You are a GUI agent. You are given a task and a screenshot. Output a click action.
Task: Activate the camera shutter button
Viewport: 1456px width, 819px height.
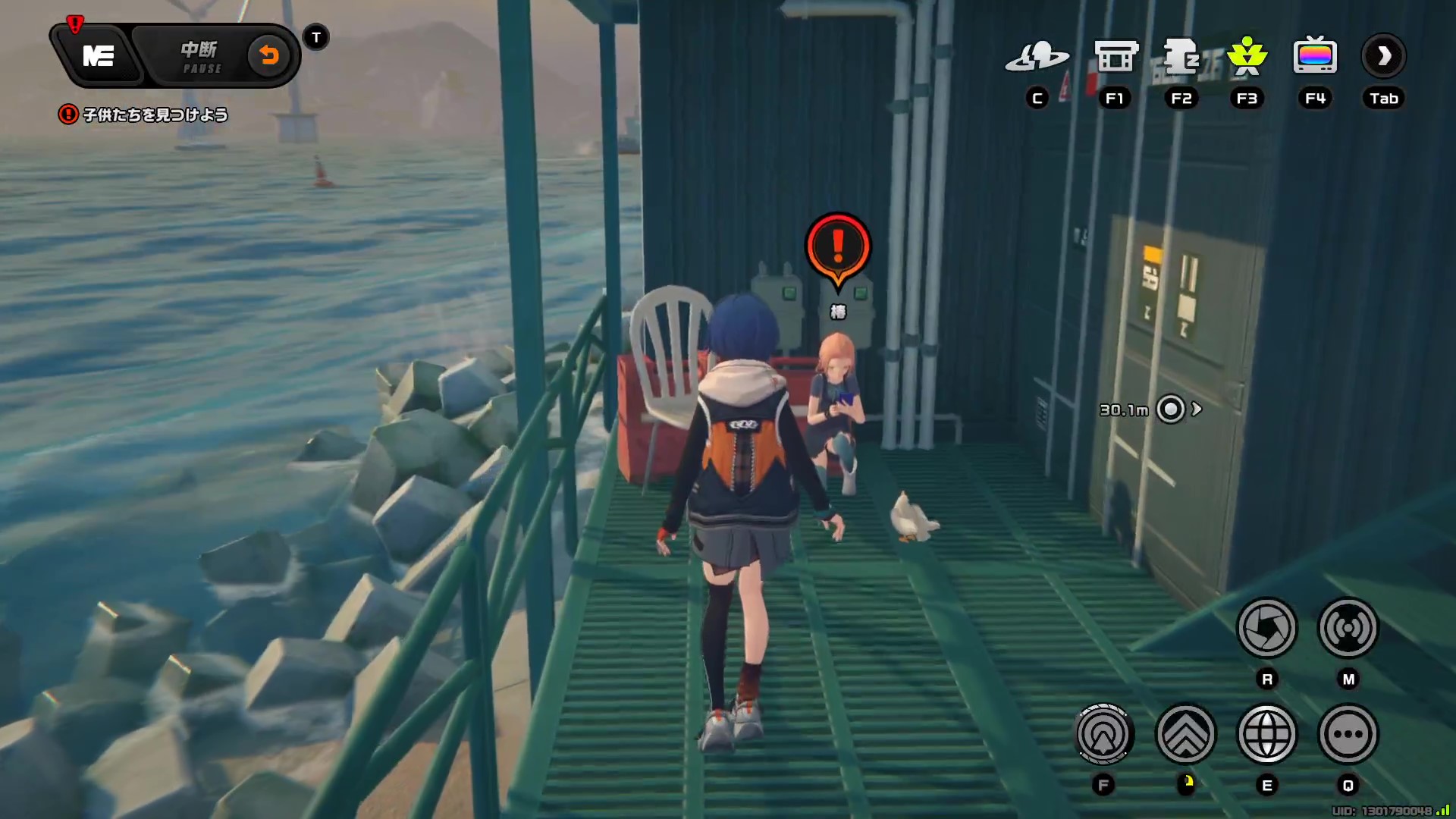click(x=1266, y=628)
